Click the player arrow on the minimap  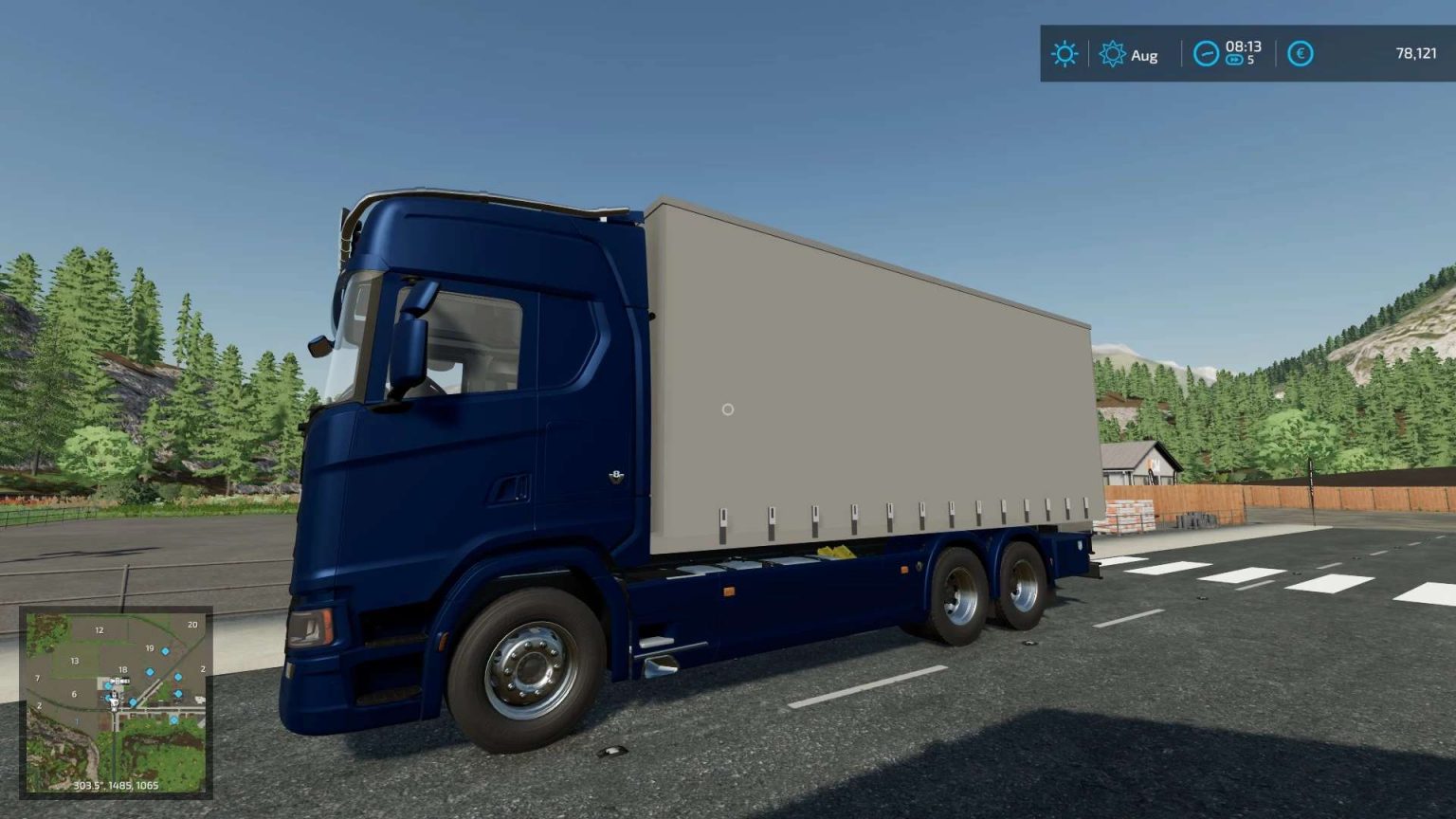pyautogui.click(x=114, y=703)
